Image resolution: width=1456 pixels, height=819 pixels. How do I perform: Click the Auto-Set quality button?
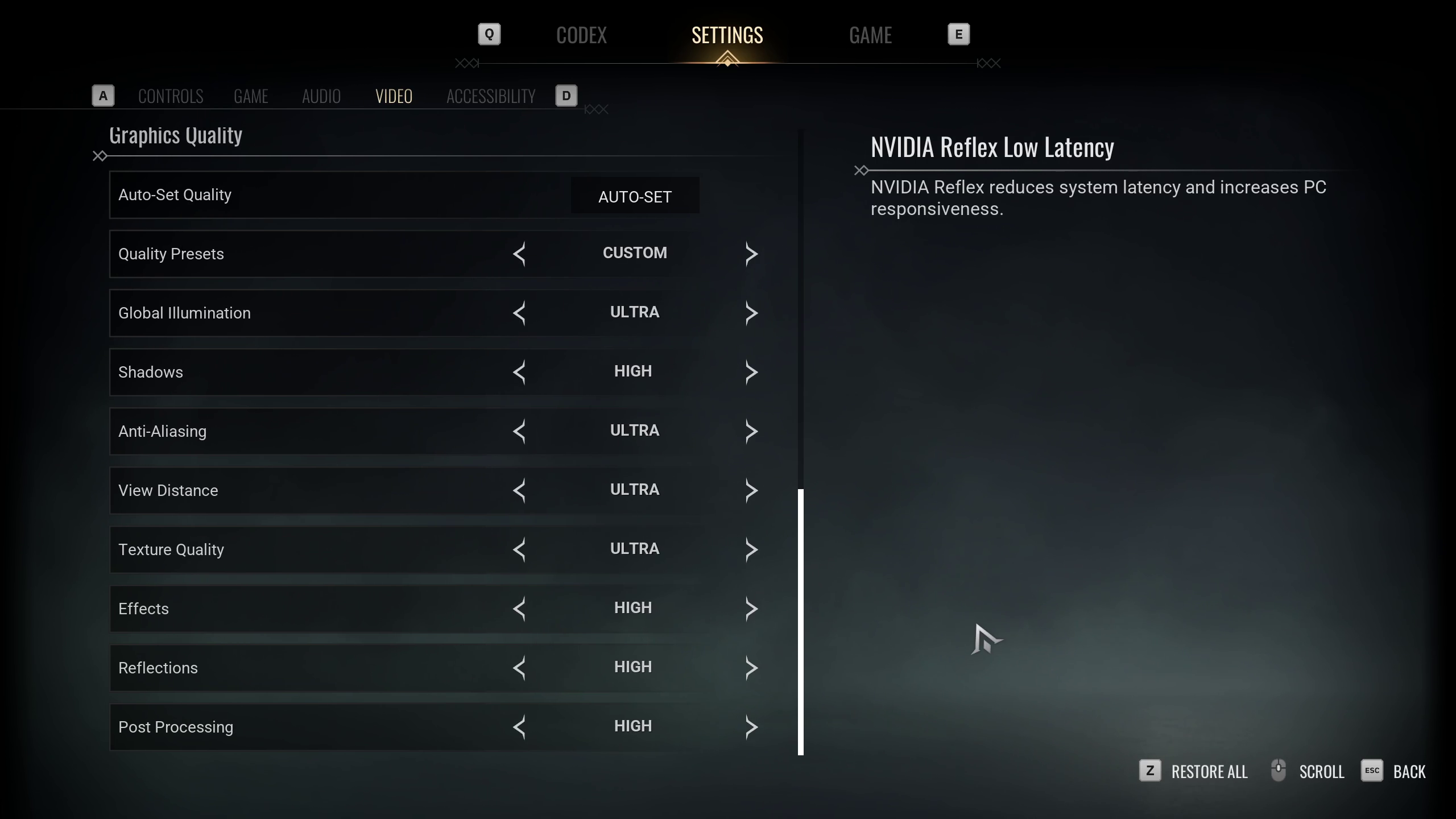coord(635,196)
